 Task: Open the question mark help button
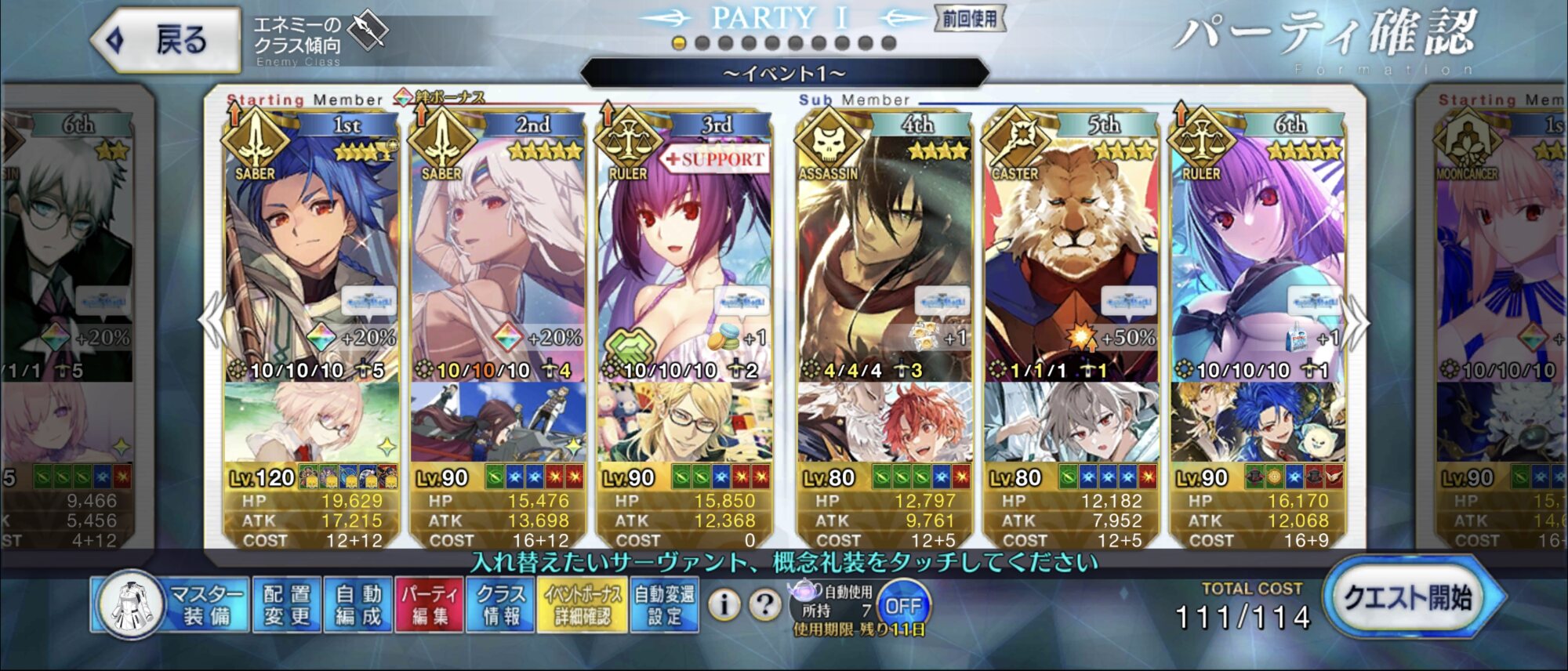(764, 604)
